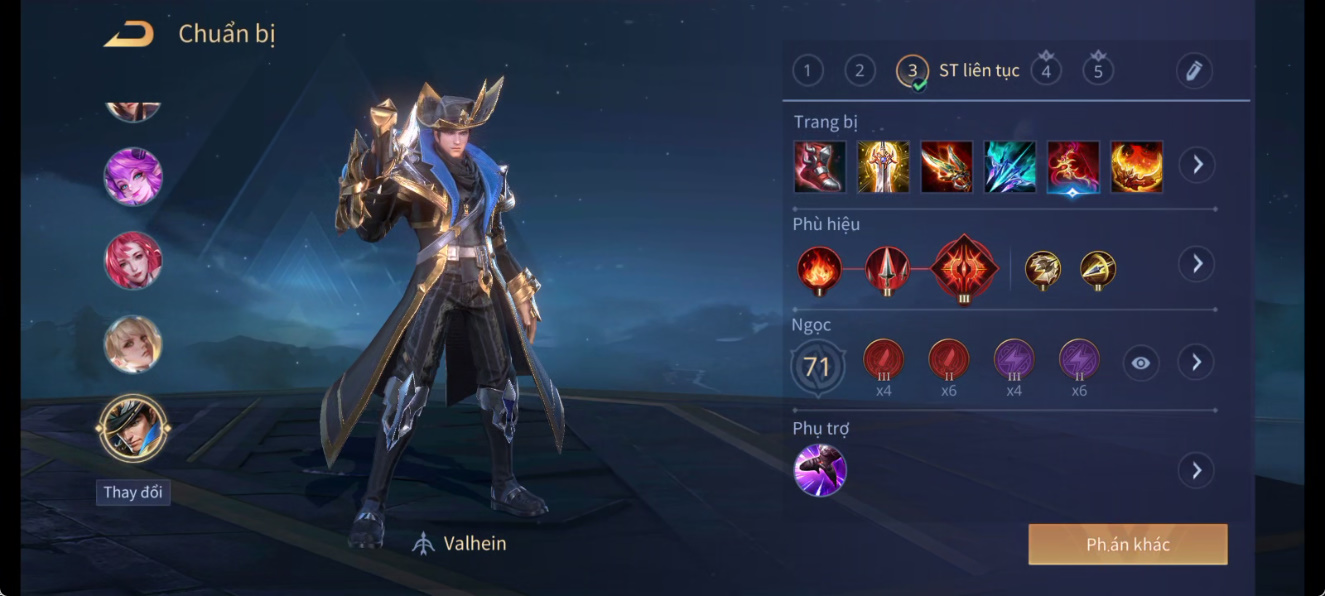Screen dimensions: 1325x596
Task: Go back using the return arrow
Action: pos(129,34)
